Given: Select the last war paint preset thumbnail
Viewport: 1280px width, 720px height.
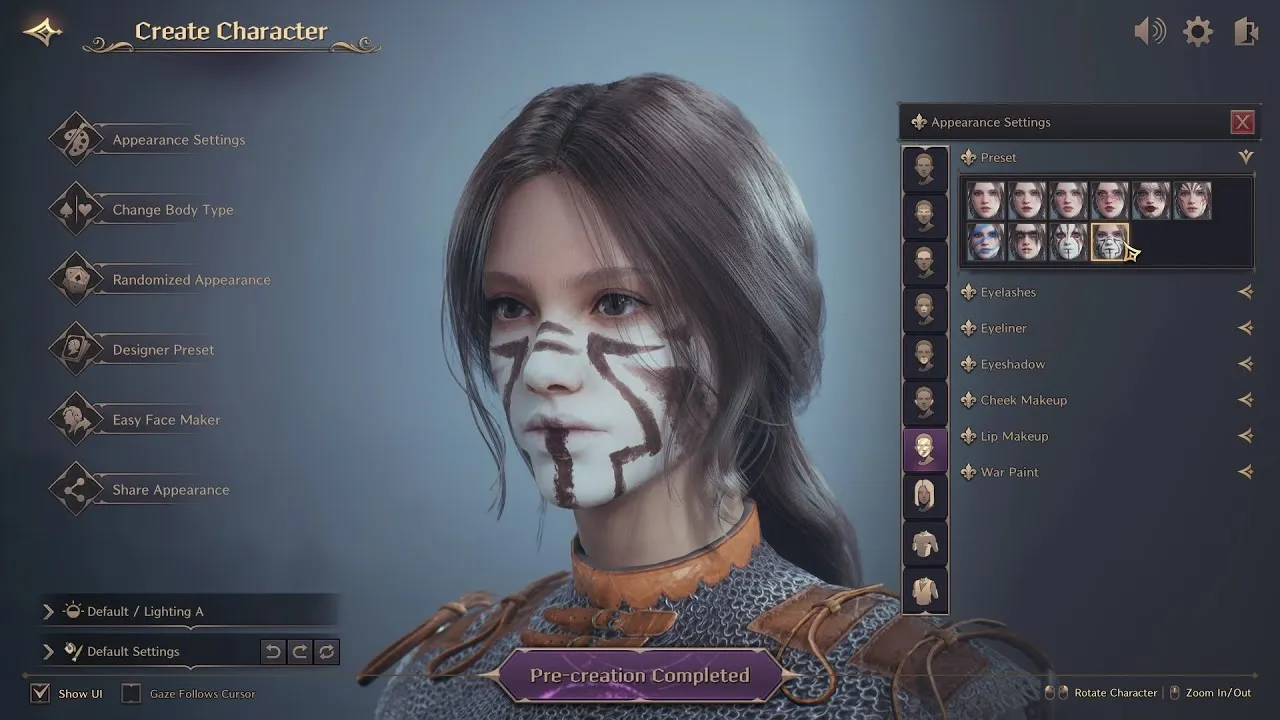Looking at the screenshot, I should click(1108, 244).
